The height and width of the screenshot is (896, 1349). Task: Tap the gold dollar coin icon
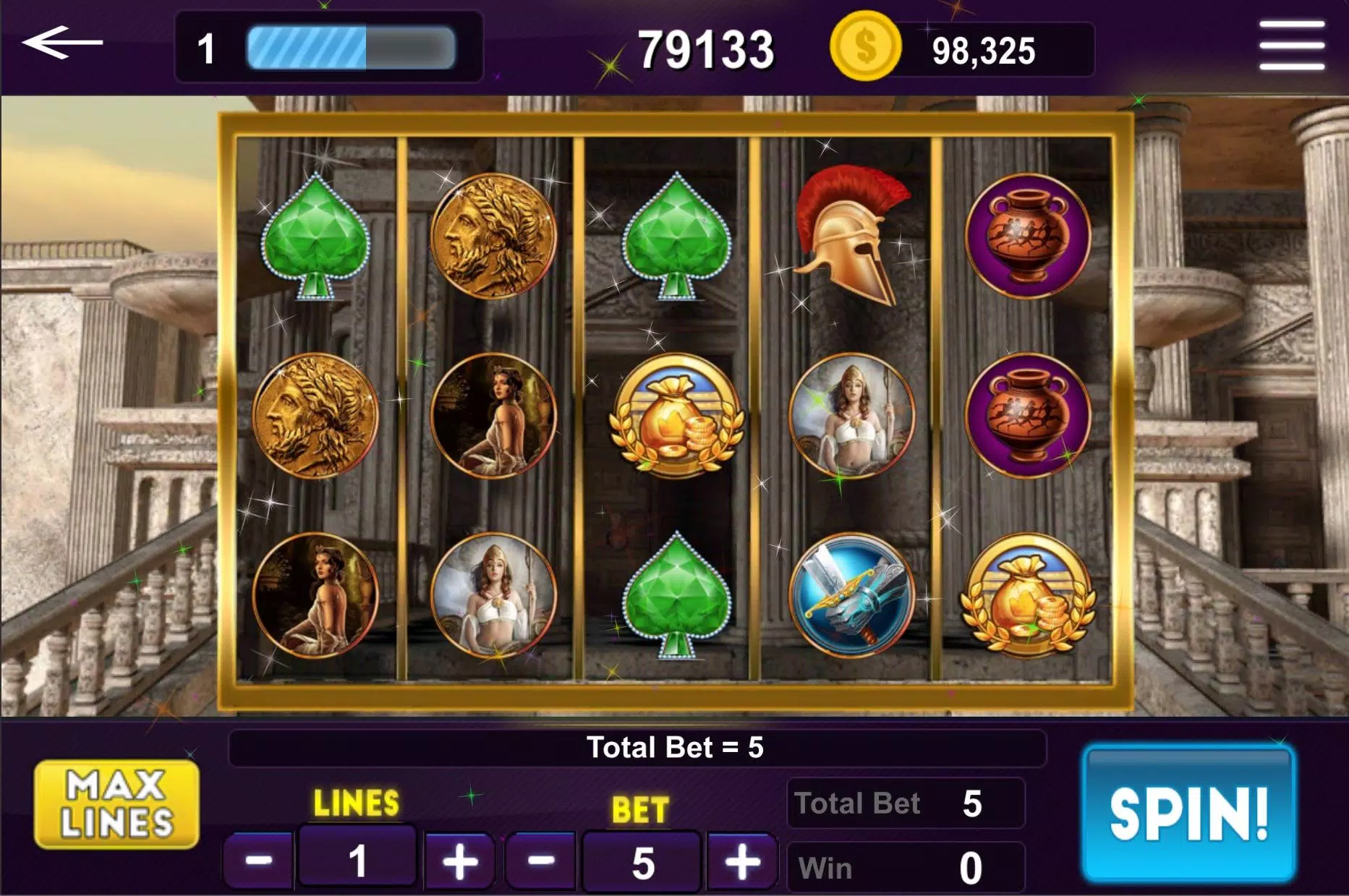(x=865, y=47)
